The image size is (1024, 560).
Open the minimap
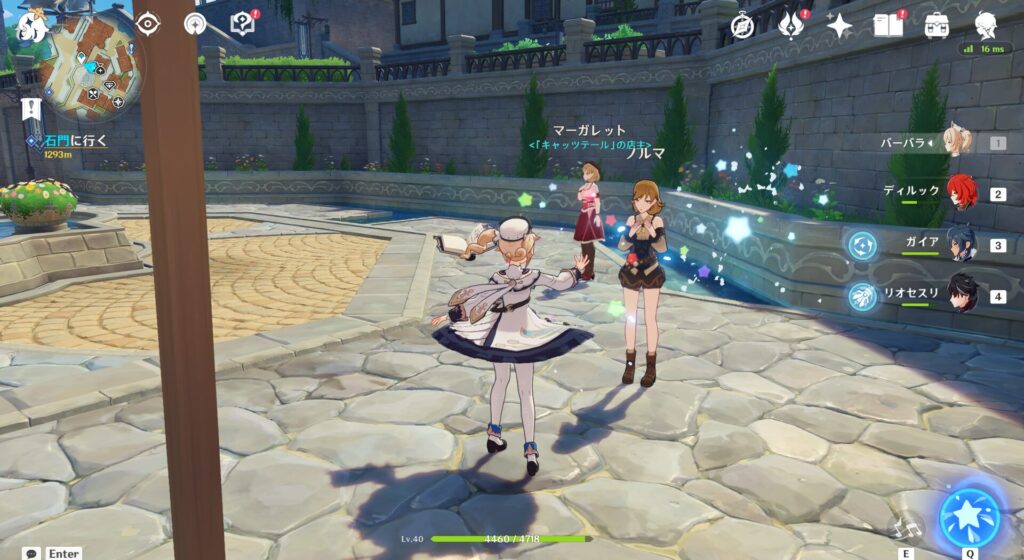92,68
